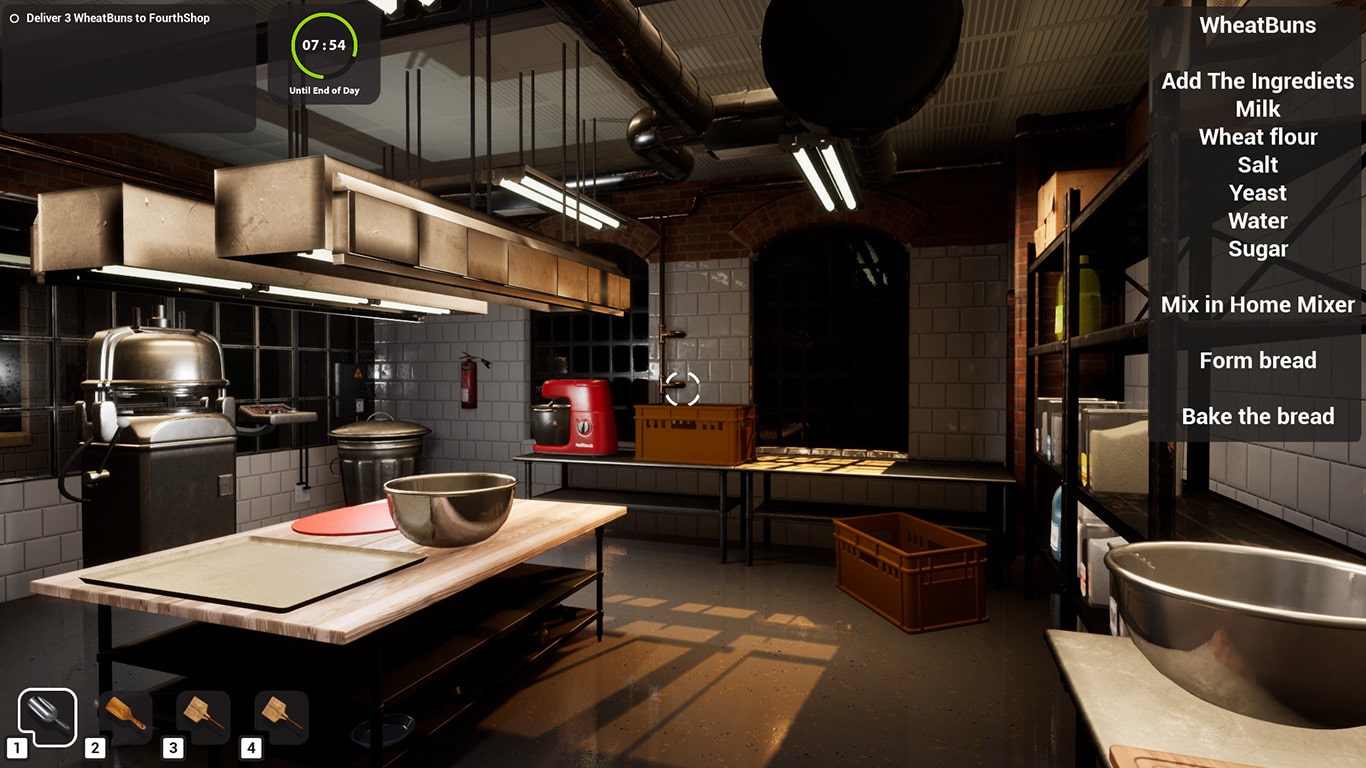Screen dimensions: 1366x768
Task: Click the Mix in Home Mixer step
Action: pyautogui.click(x=1258, y=304)
